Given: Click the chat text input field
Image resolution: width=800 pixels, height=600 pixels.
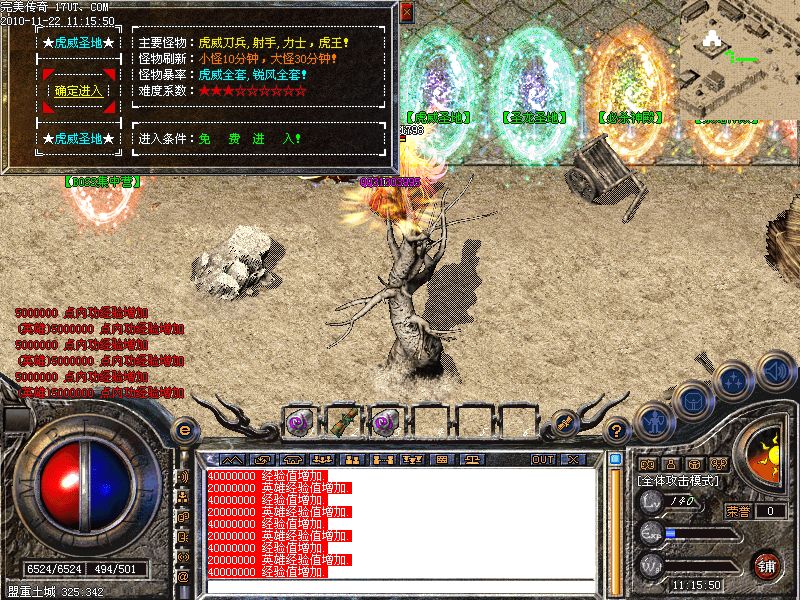Looking at the screenshot, I should click(x=400, y=587).
